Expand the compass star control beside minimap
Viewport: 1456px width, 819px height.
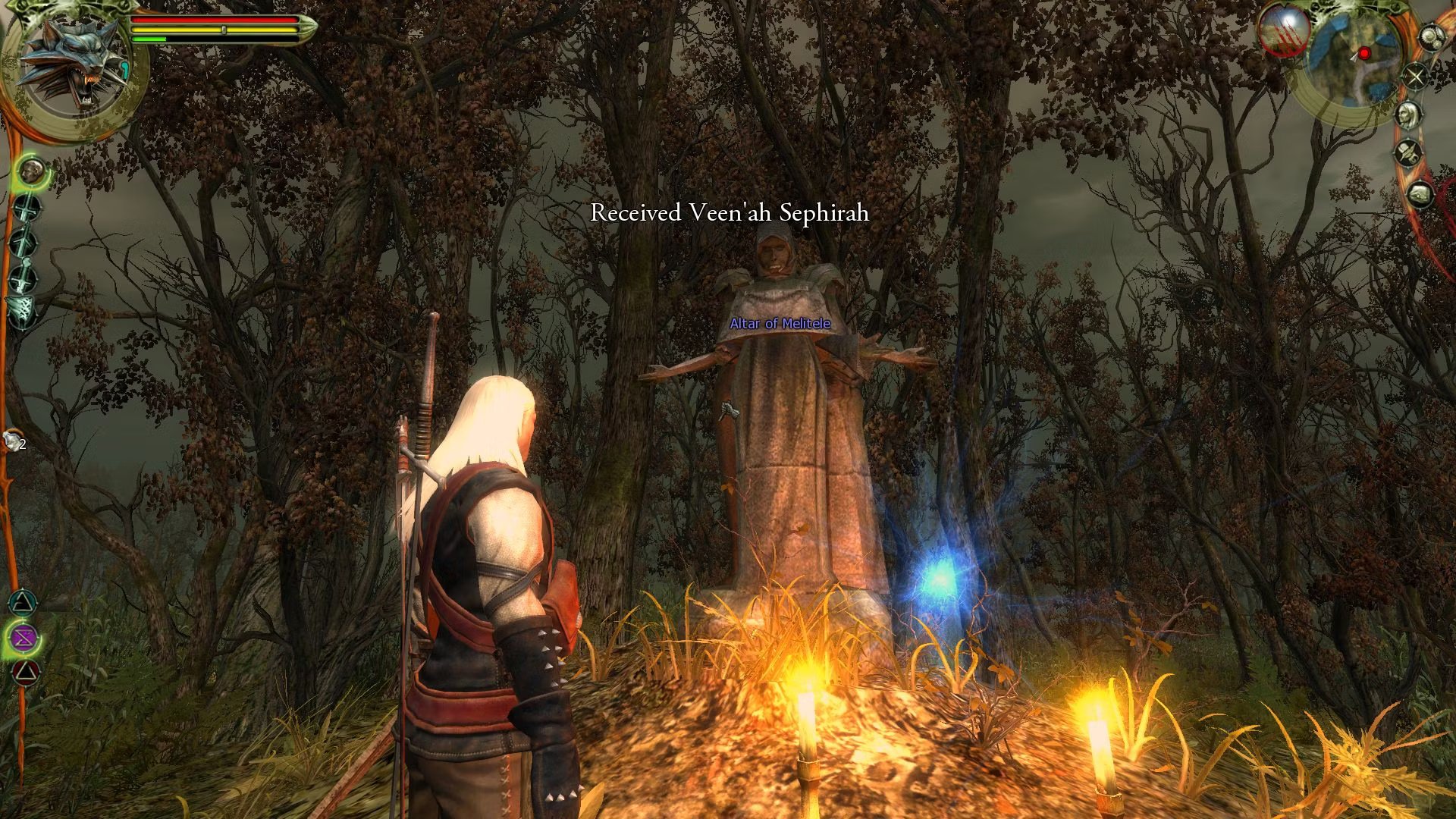(x=1415, y=77)
